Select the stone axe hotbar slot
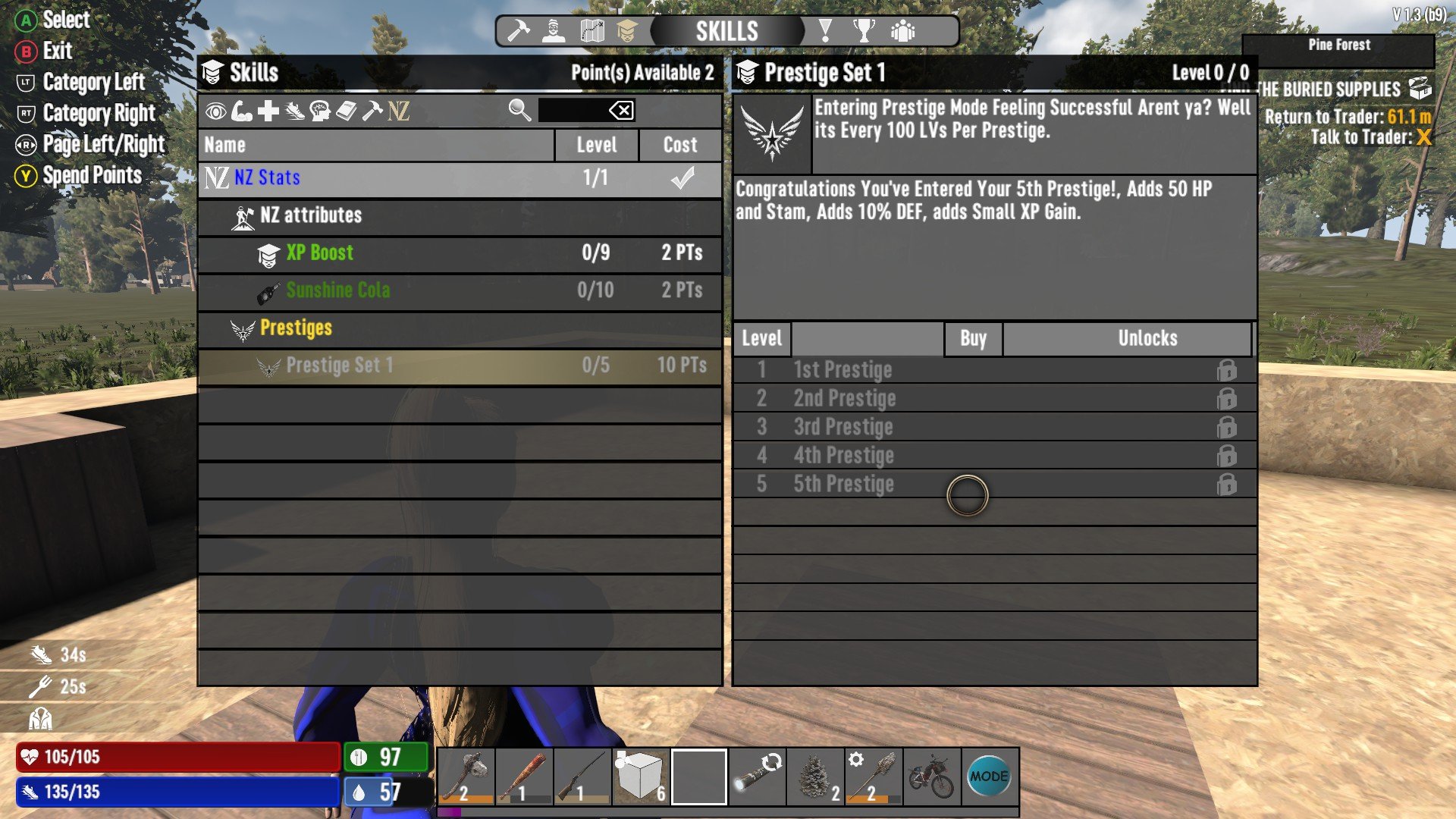1456x819 pixels. coord(466,776)
